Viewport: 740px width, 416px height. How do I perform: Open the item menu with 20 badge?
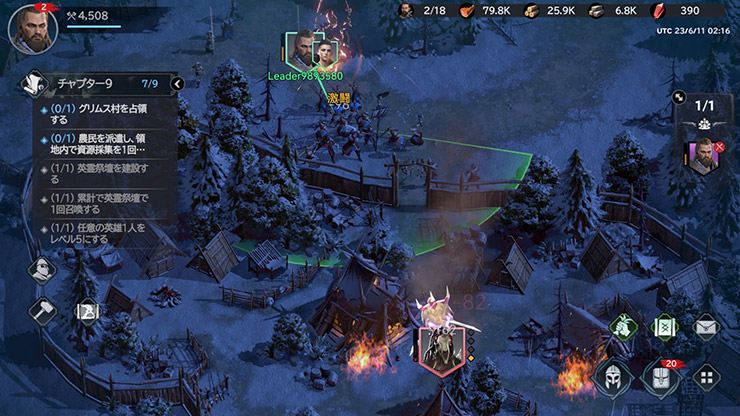click(x=659, y=378)
